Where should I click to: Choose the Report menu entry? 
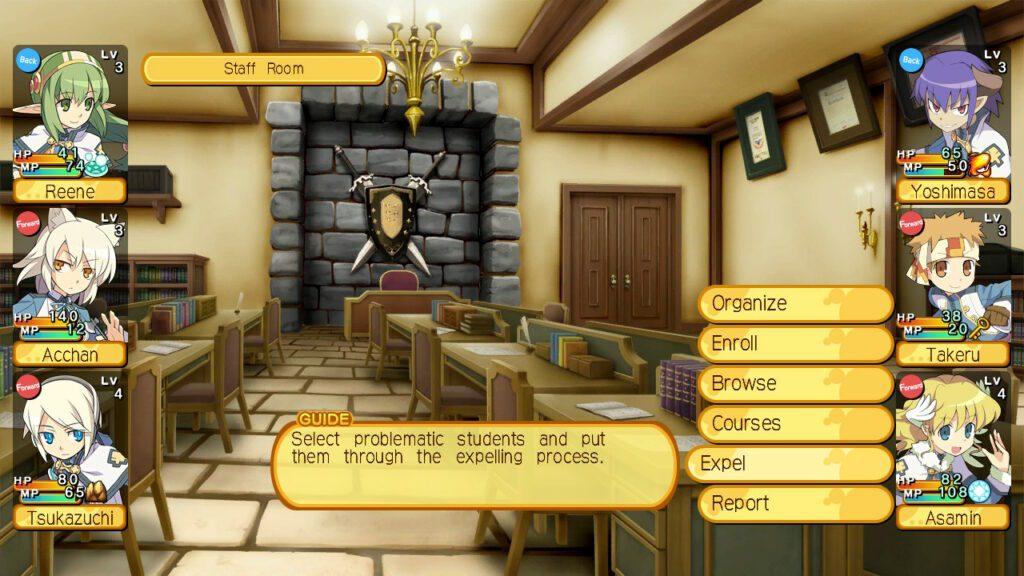(x=794, y=504)
